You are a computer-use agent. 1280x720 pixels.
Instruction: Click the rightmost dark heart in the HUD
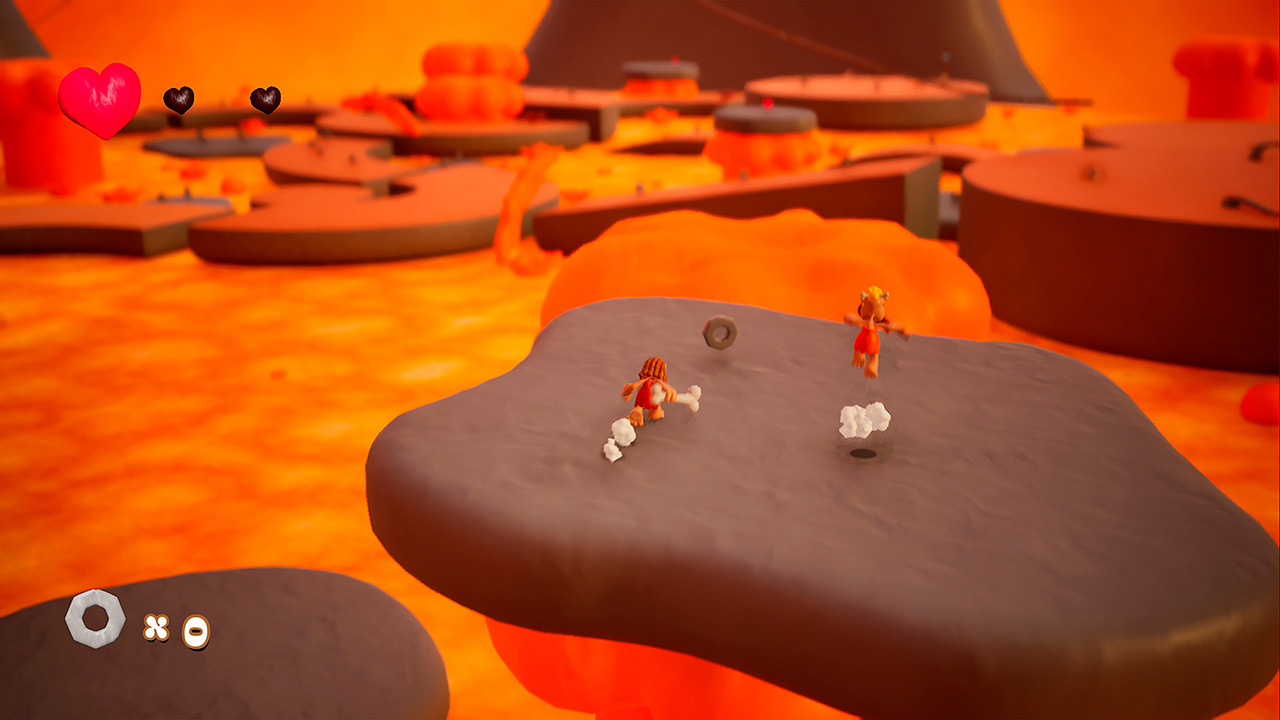coord(265,101)
